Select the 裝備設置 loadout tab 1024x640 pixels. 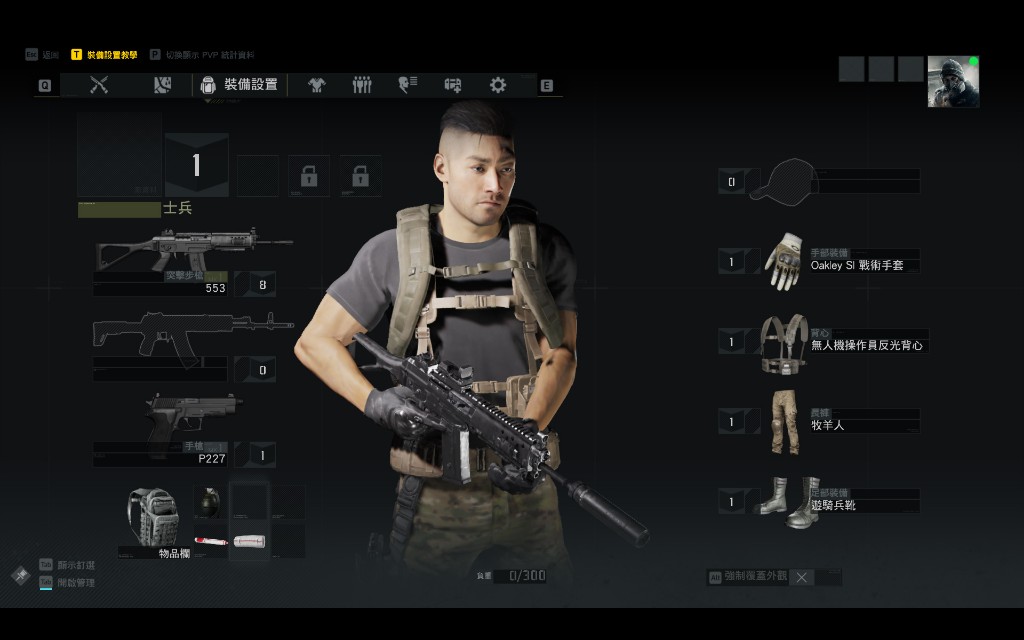(x=240, y=85)
